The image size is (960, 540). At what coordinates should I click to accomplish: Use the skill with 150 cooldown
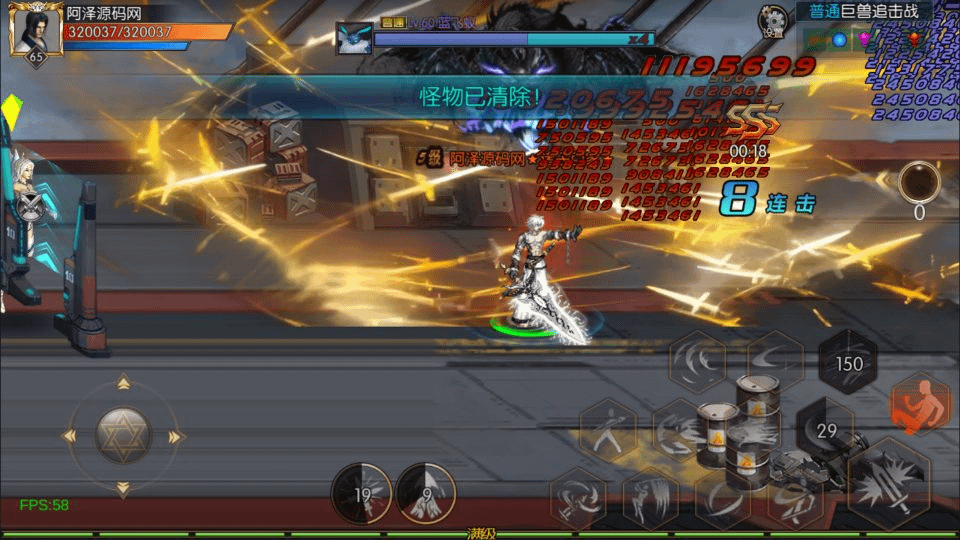coord(848,363)
